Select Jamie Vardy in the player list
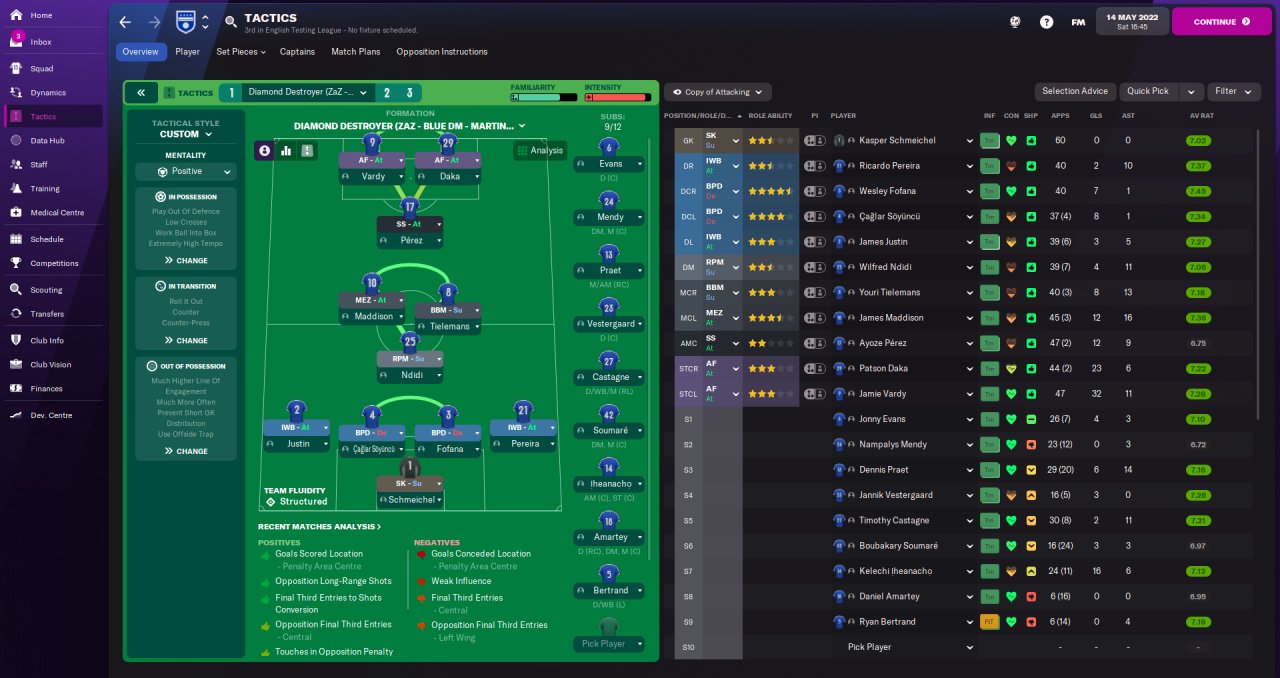This screenshot has width=1280, height=678. pyautogui.click(x=886, y=394)
